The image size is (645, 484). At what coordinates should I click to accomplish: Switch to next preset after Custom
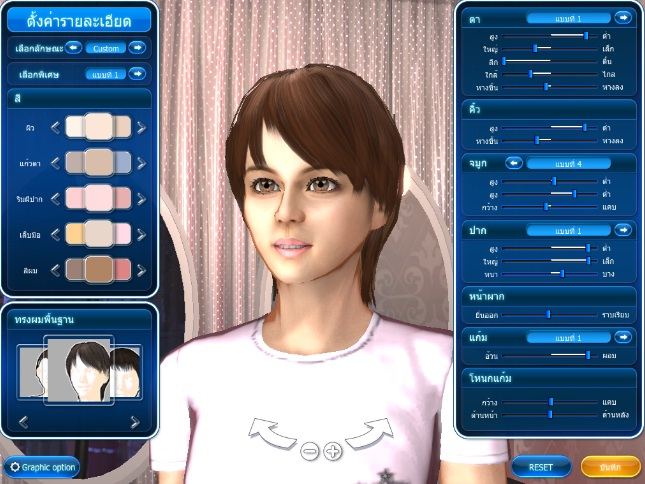(x=137, y=47)
